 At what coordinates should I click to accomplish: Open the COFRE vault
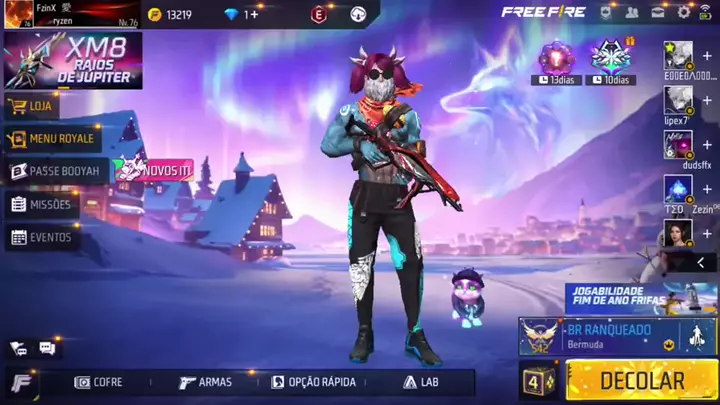click(x=99, y=382)
